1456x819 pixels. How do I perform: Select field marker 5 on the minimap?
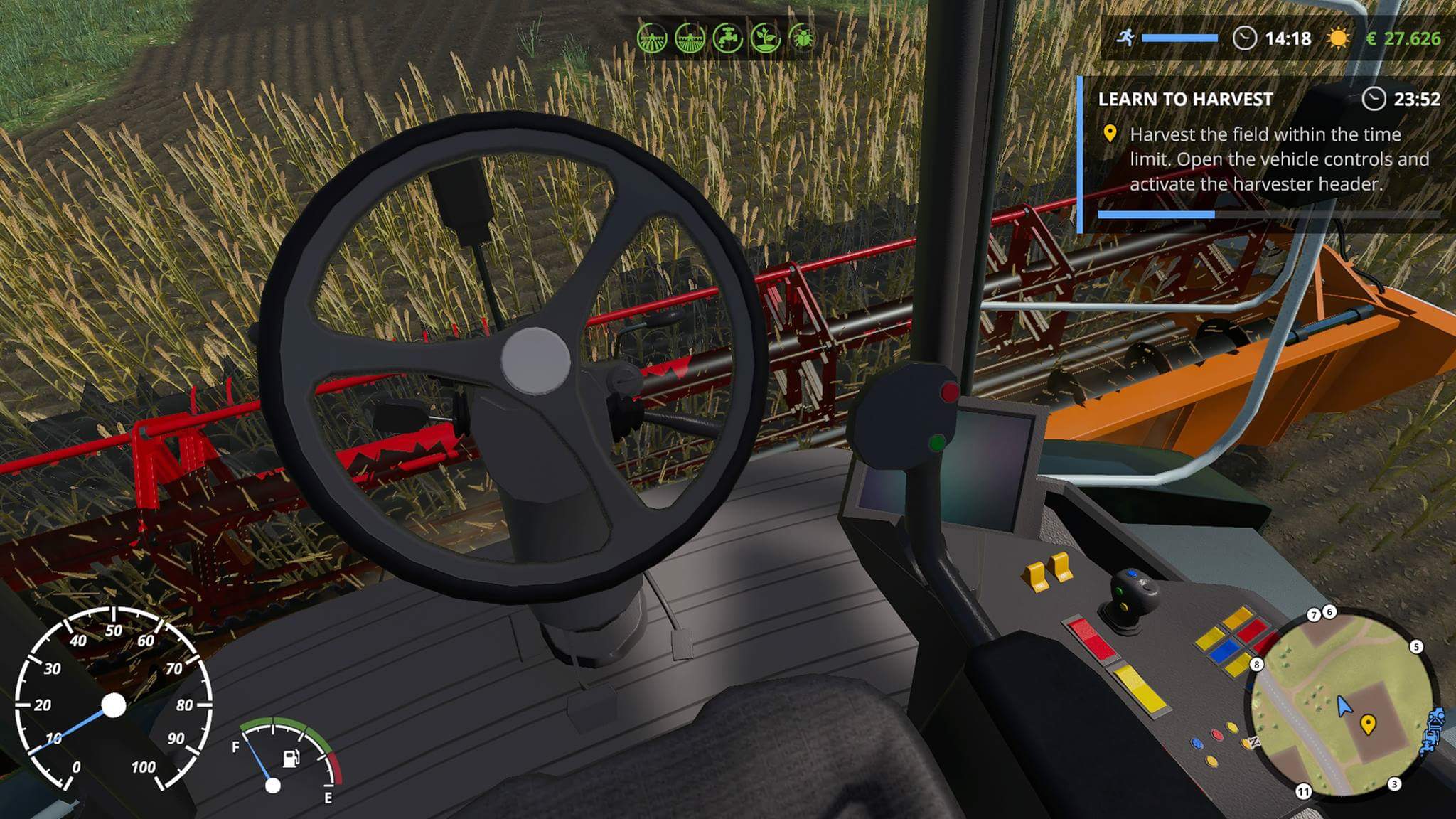click(x=1416, y=646)
